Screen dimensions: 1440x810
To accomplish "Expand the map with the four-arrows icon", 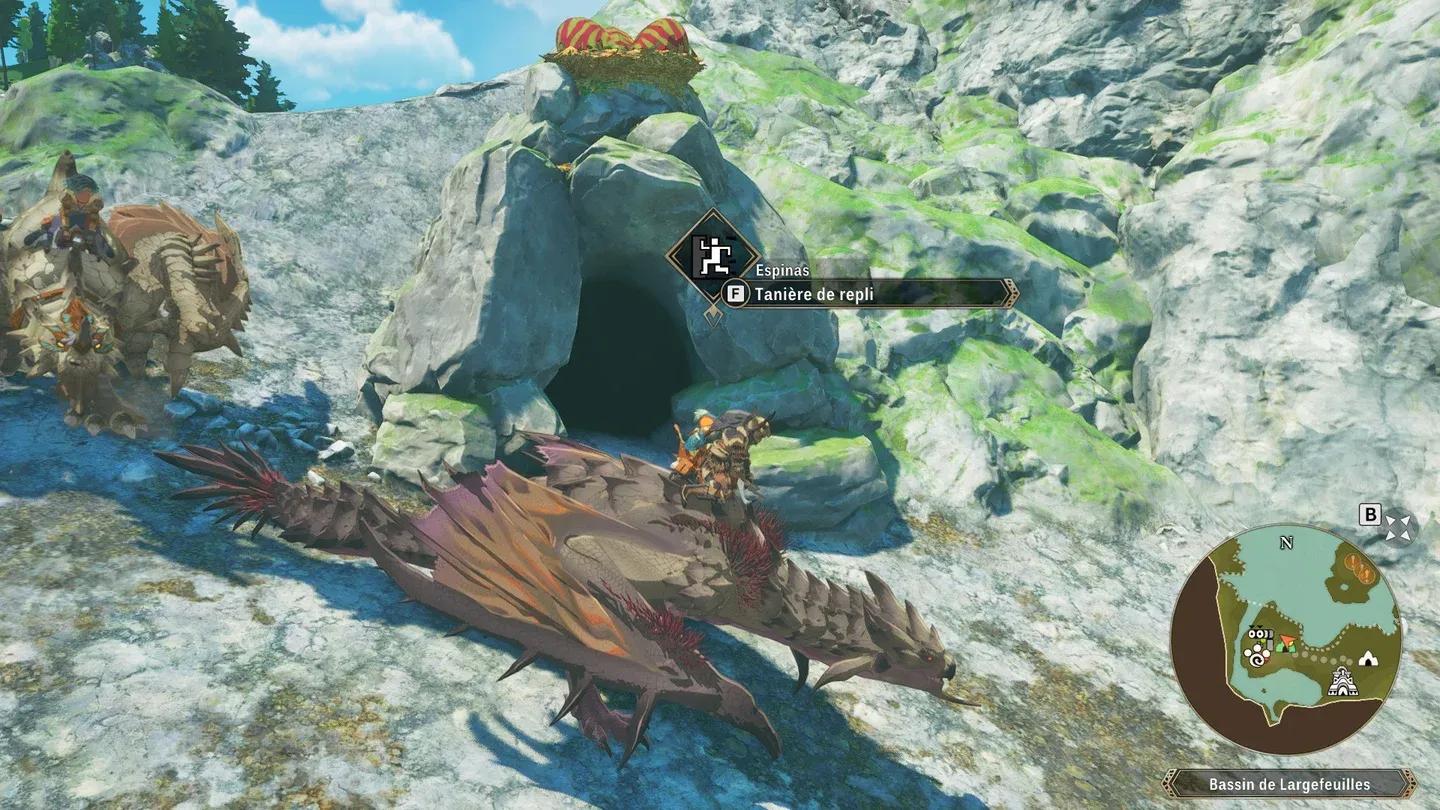I will click(1399, 528).
